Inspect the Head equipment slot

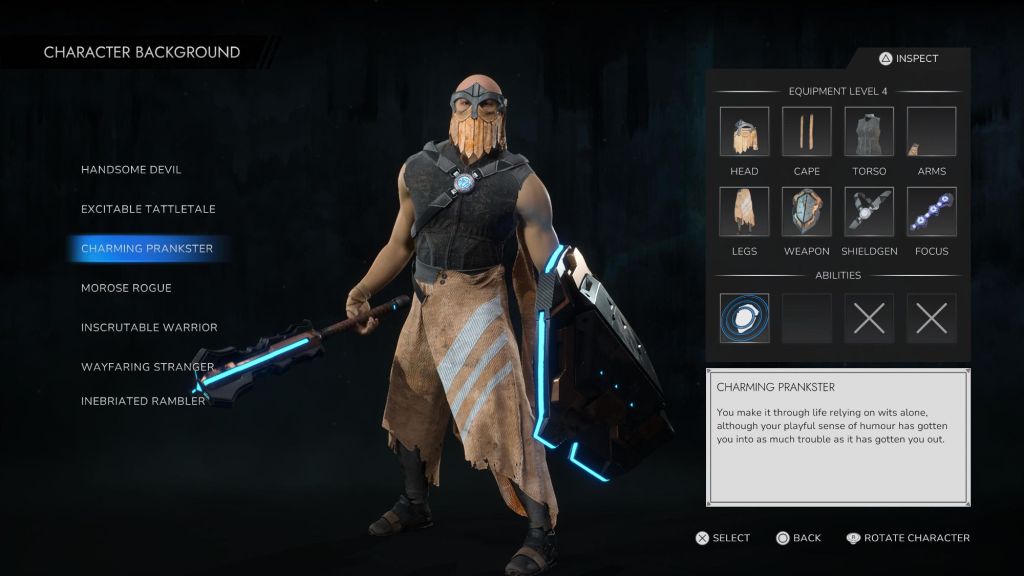(744, 132)
